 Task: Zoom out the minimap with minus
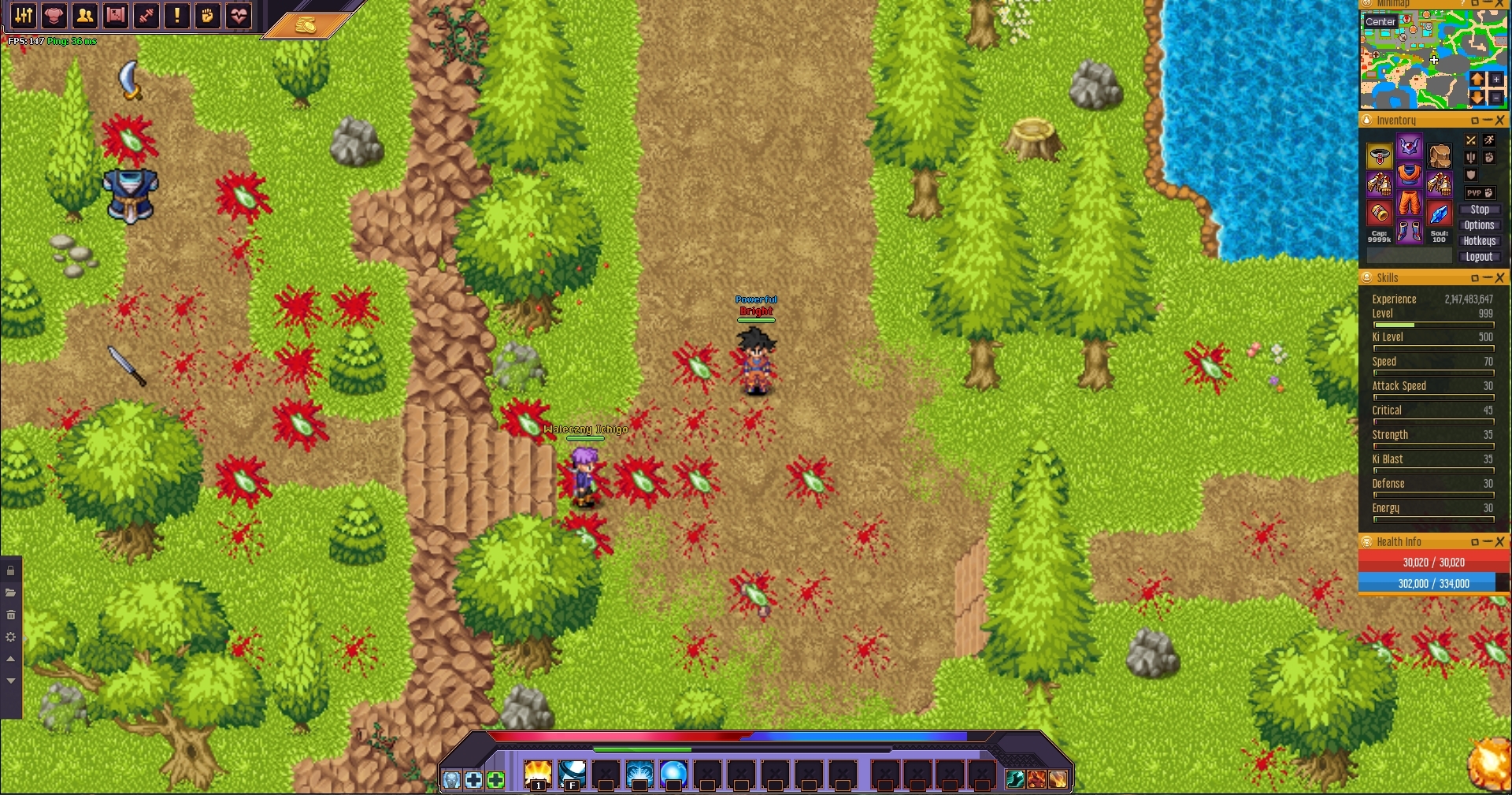pos(1495,97)
